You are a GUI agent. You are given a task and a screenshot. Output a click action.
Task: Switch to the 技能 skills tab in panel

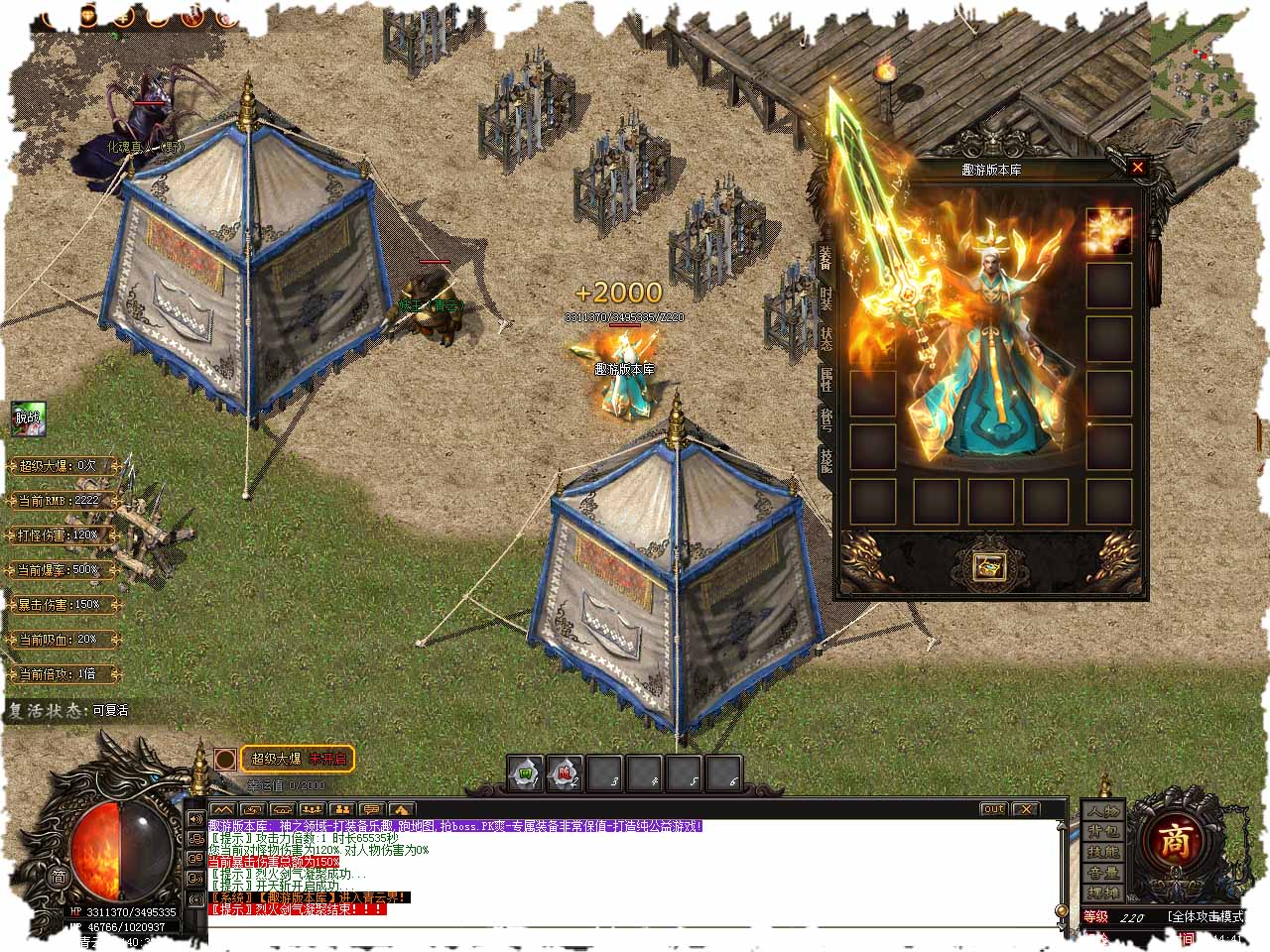coord(826,460)
